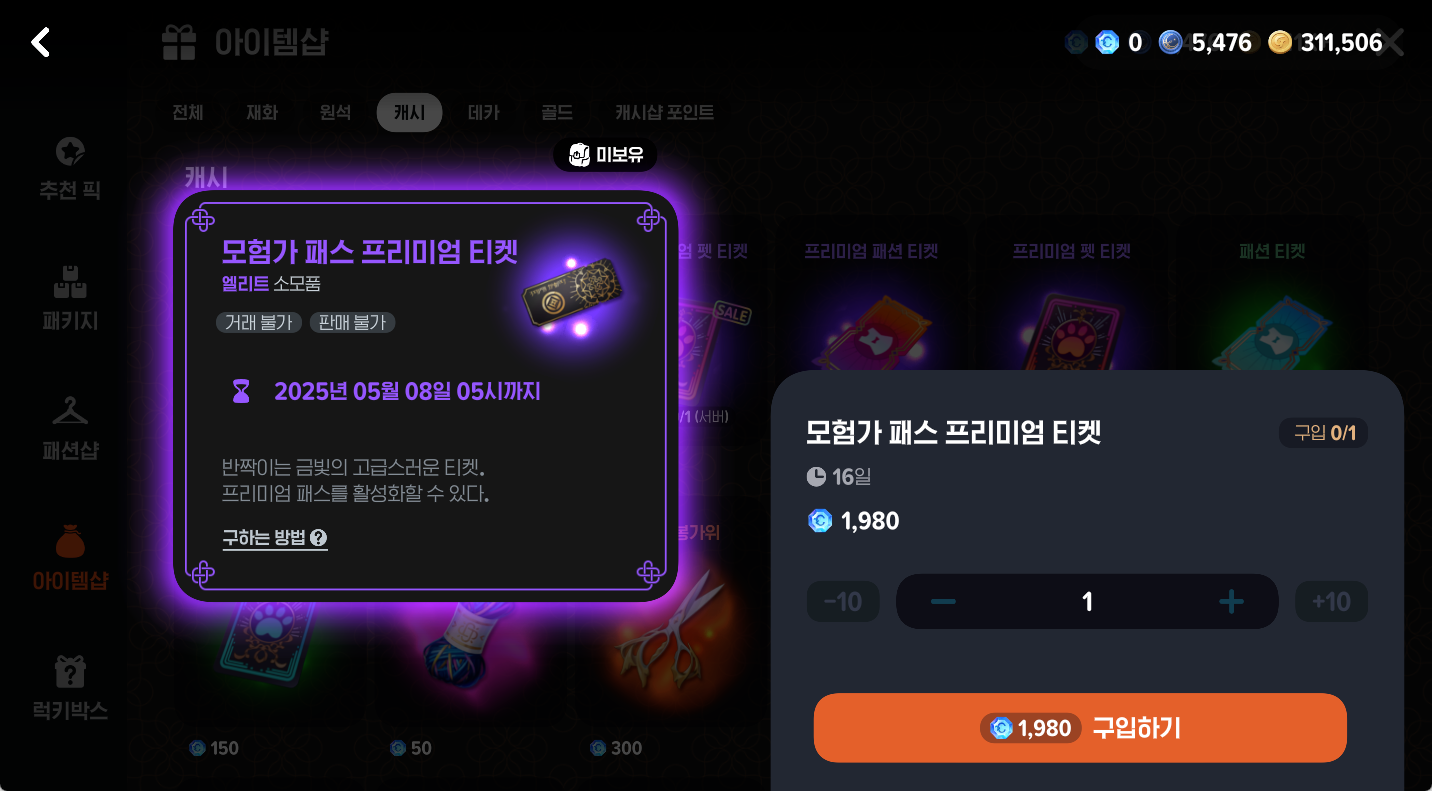1432x791 pixels.
Task: Open the 럭키박스 mystery box icon
Action: (69, 681)
